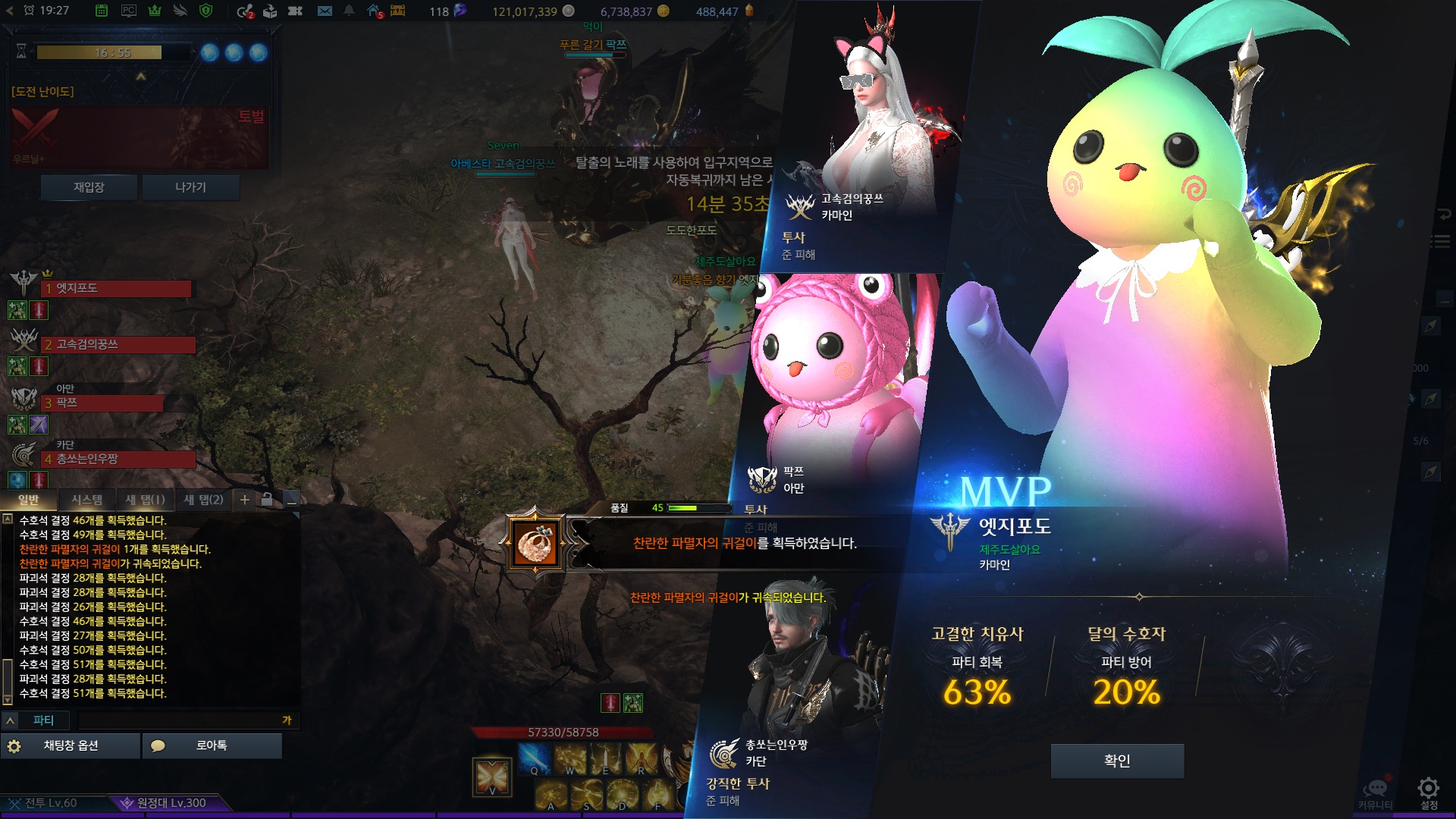Click the 재입장 re-enter button

pyautogui.click(x=89, y=187)
